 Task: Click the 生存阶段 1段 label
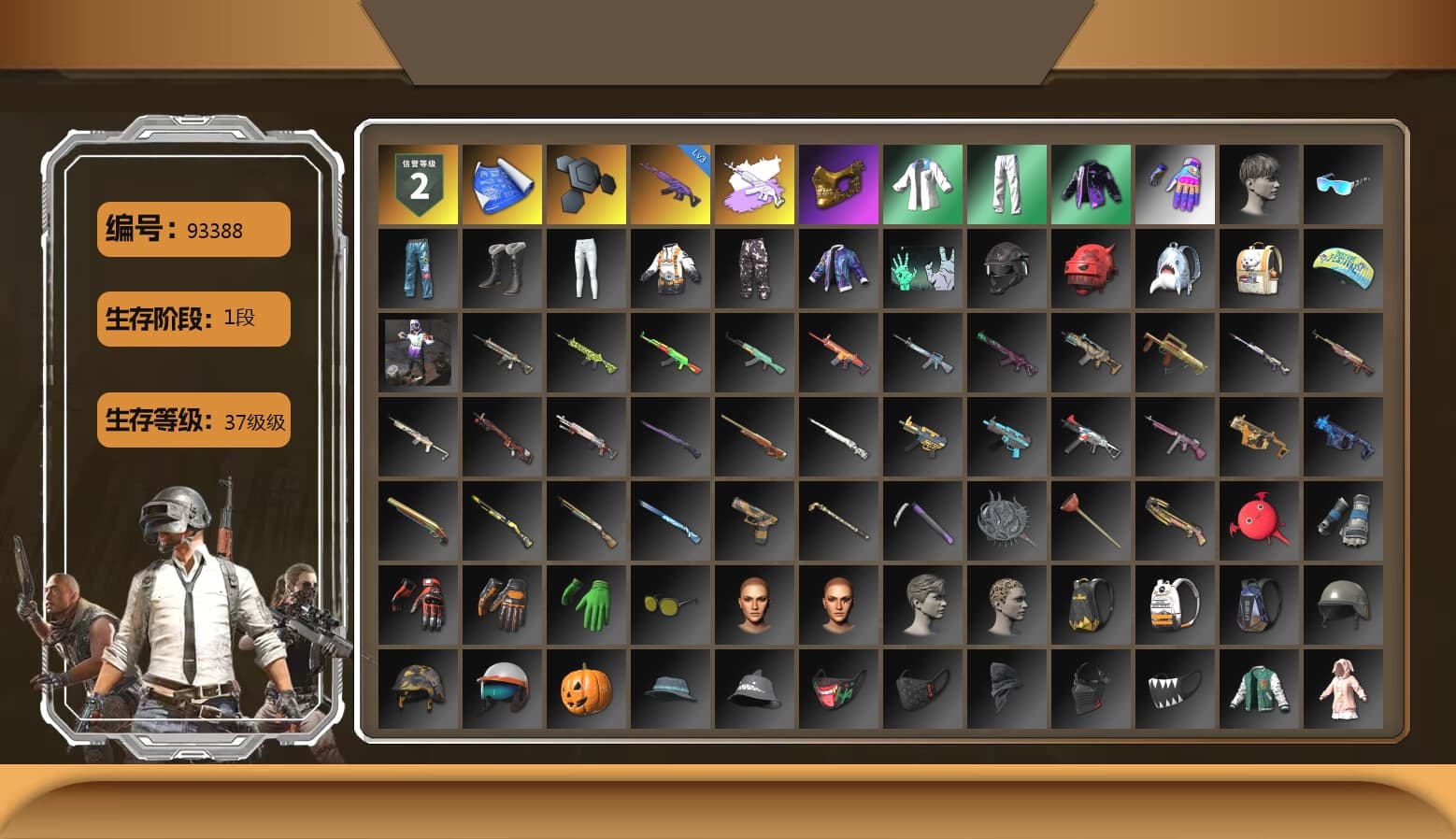[192, 319]
